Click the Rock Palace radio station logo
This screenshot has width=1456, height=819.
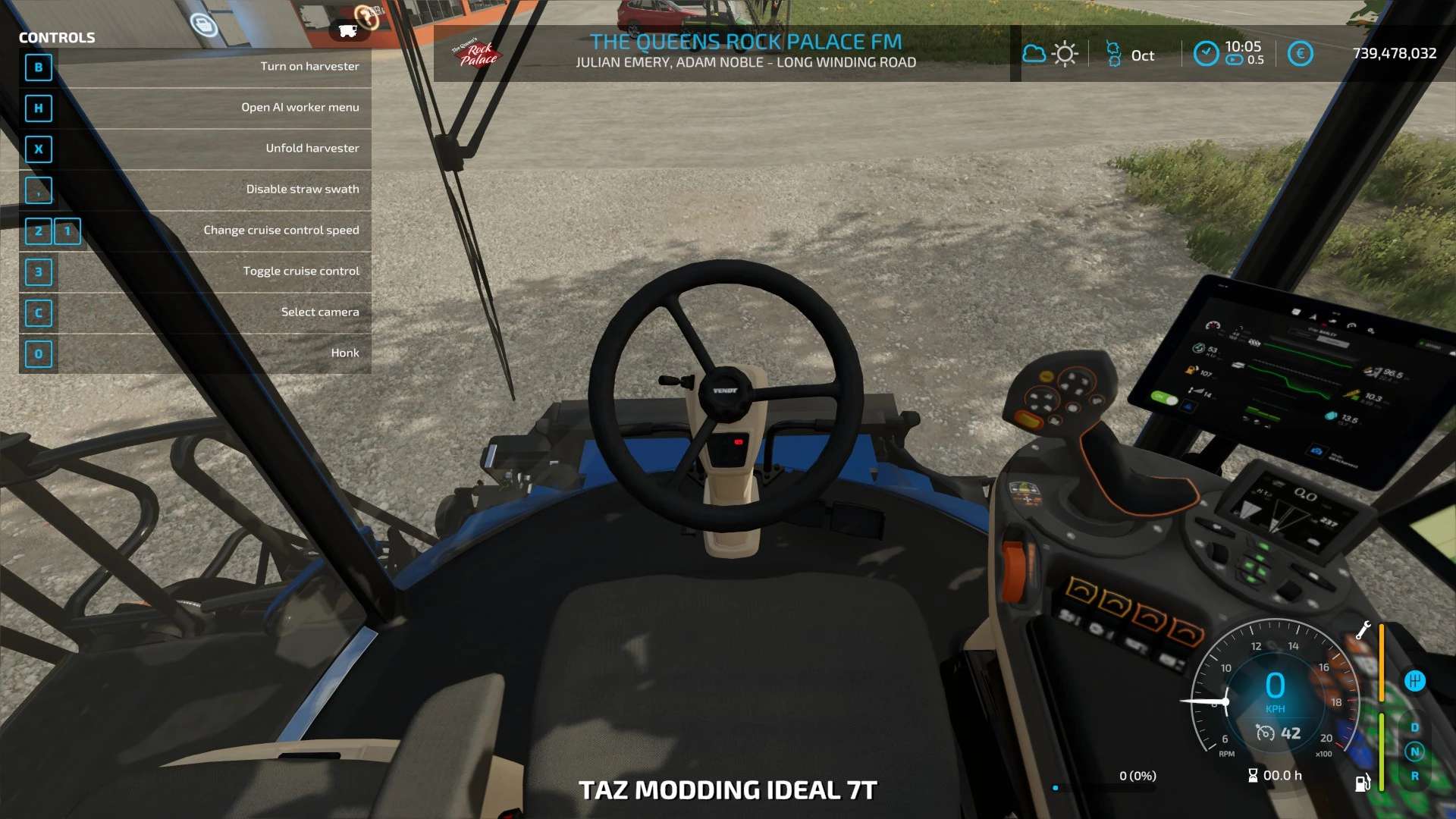[x=476, y=54]
